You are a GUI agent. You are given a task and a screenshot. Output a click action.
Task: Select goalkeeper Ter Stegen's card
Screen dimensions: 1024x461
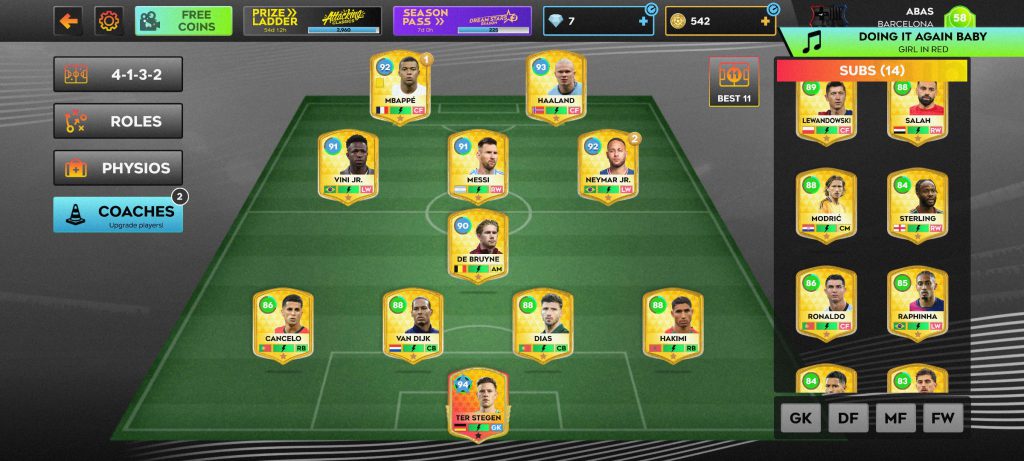coord(477,403)
